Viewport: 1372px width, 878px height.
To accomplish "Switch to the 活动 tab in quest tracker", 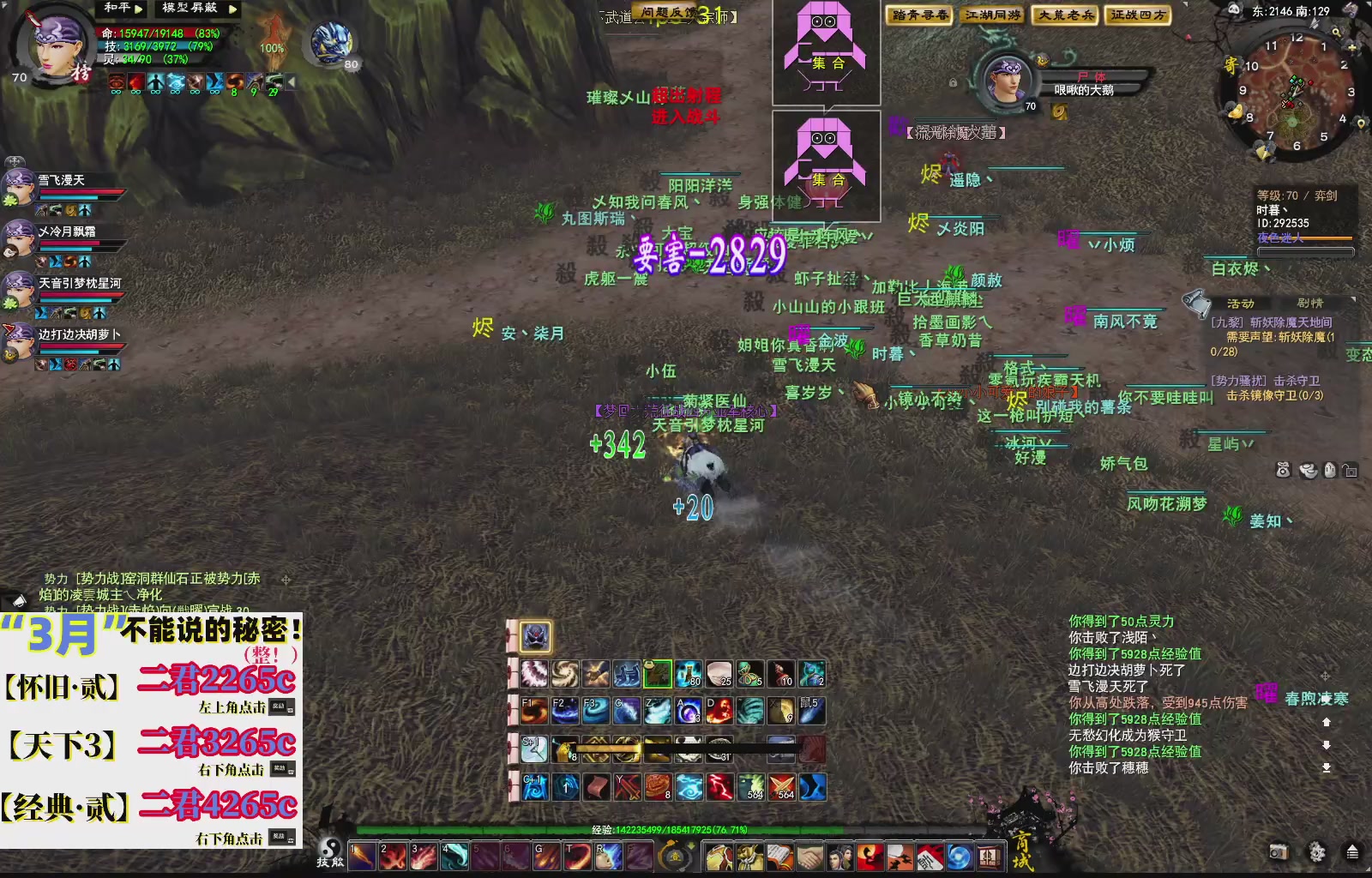I will point(1240,304).
